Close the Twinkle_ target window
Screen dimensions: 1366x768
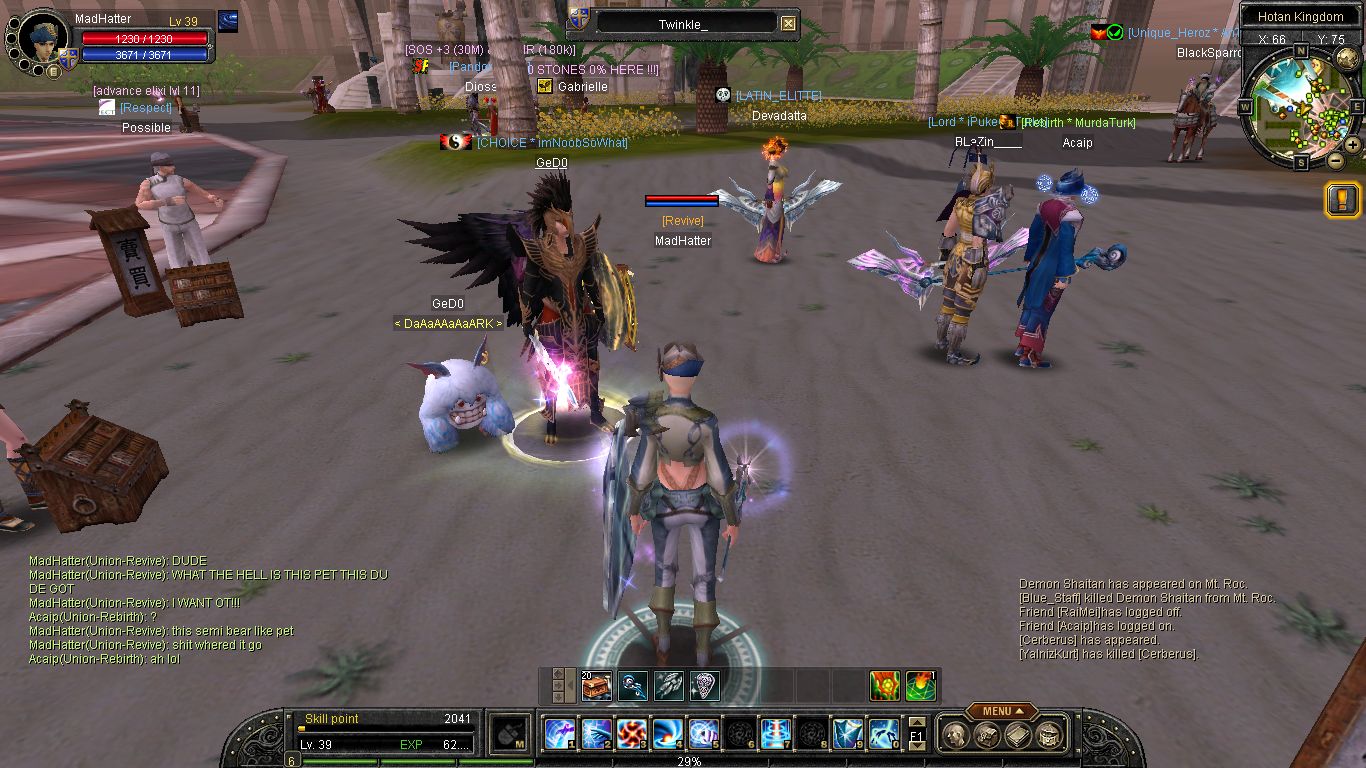788,24
